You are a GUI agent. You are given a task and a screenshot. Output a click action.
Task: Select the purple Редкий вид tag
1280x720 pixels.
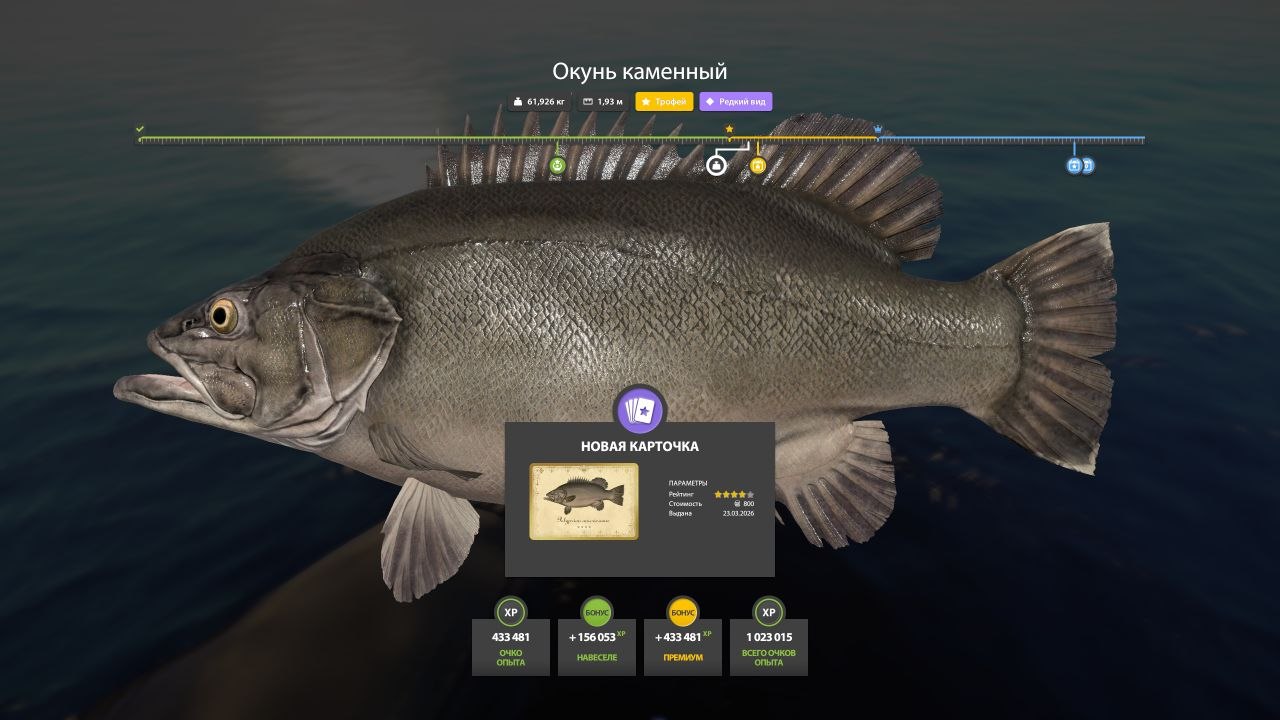coord(736,102)
